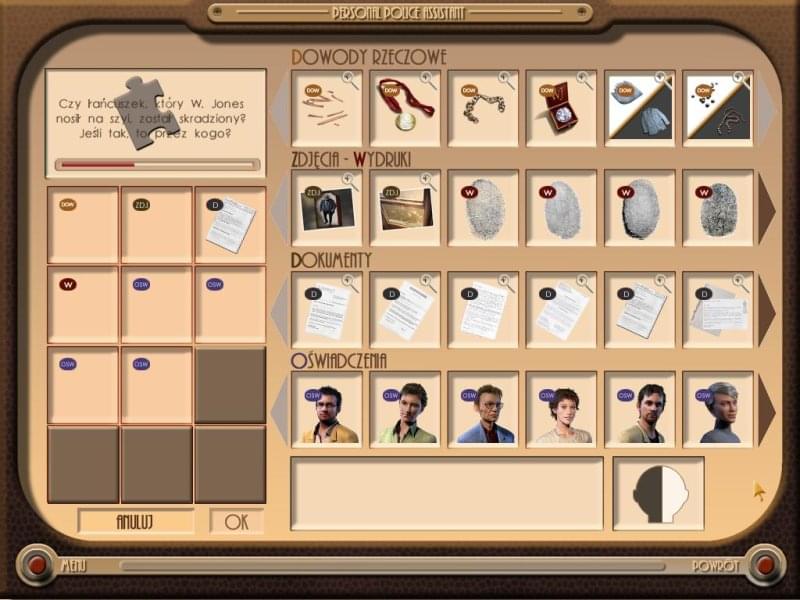Select the yellowish window photo
The width and height of the screenshot is (800, 600).
coord(405,208)
